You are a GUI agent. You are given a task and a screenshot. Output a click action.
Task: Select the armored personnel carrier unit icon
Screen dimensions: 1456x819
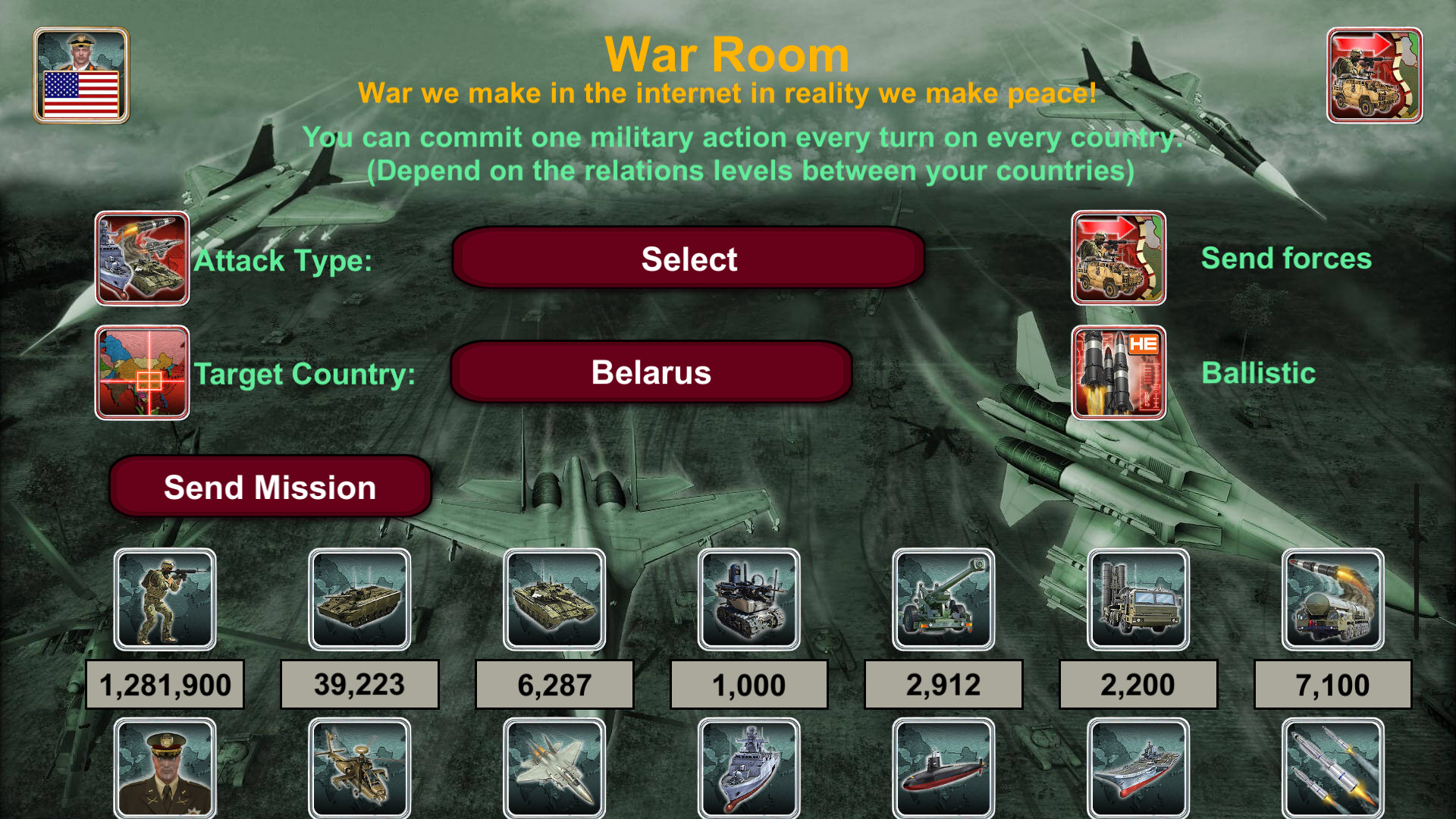[x=359, y=599]
